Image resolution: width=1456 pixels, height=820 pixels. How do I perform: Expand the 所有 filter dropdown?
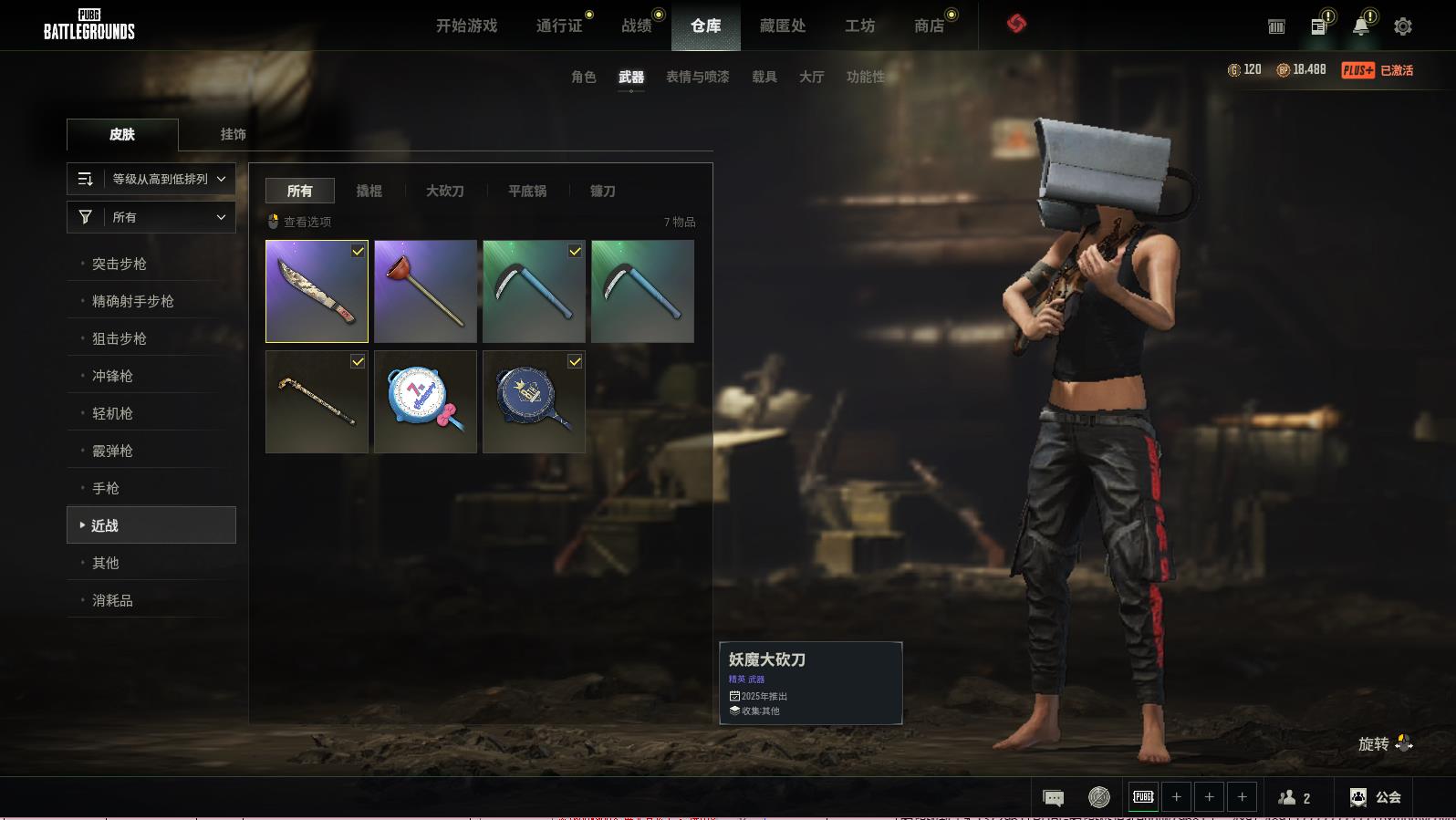tap(151, 217)
